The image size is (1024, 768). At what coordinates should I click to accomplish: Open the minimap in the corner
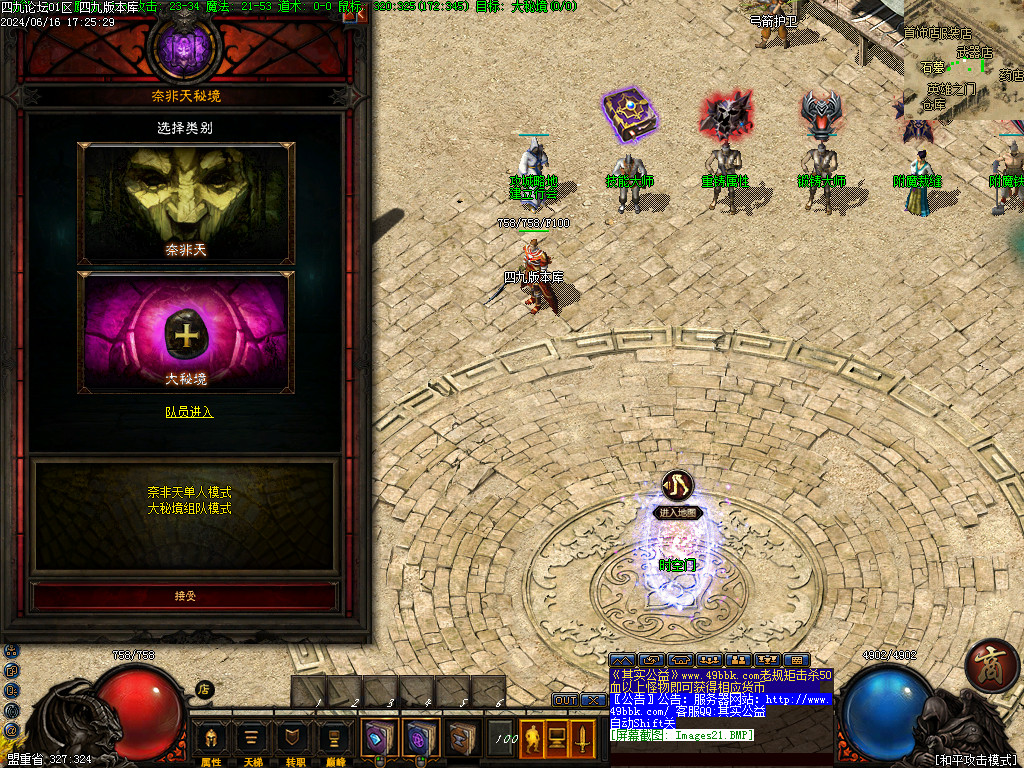coord(963,60)
